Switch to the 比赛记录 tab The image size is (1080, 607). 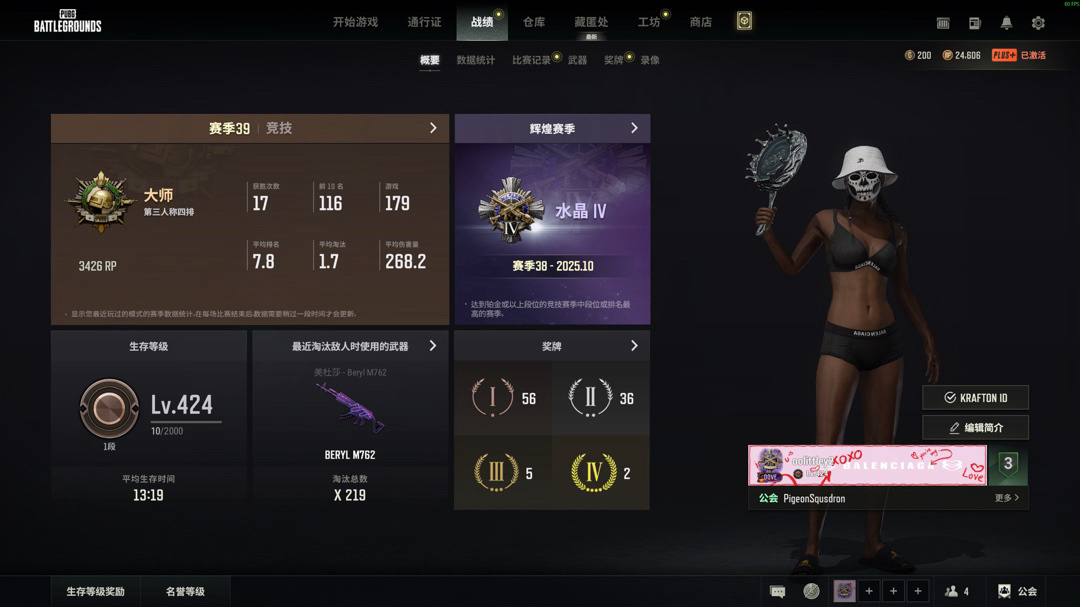[x=532, y=60]
